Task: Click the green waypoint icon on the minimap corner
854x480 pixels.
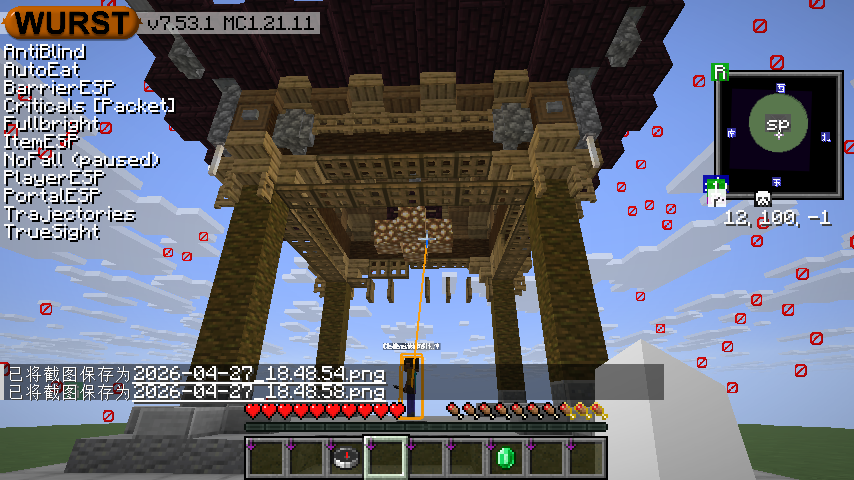Action: (x=720, y=72)
